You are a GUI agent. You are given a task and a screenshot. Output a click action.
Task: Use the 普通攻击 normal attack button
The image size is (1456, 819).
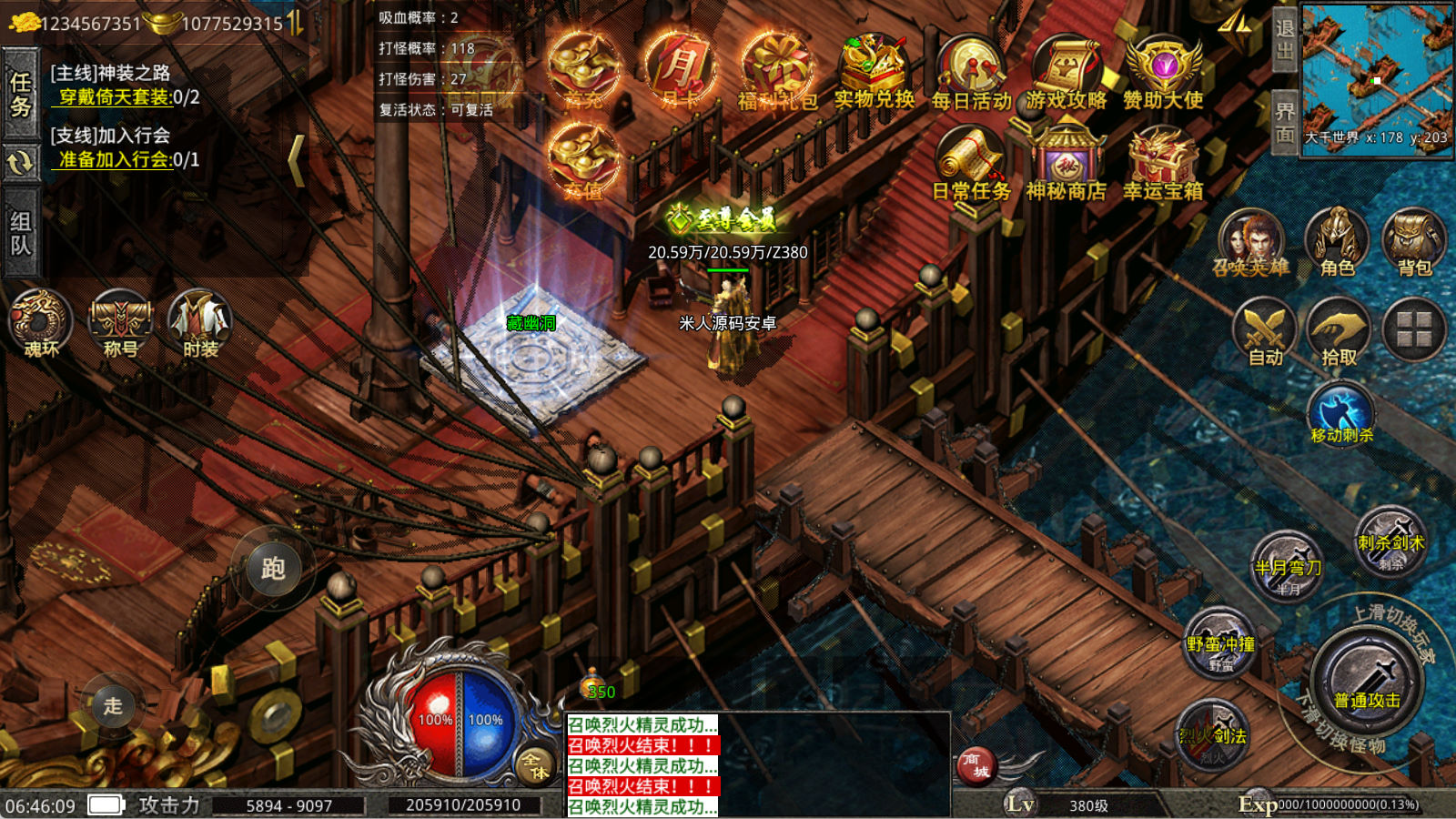(x=1367, y=681)
